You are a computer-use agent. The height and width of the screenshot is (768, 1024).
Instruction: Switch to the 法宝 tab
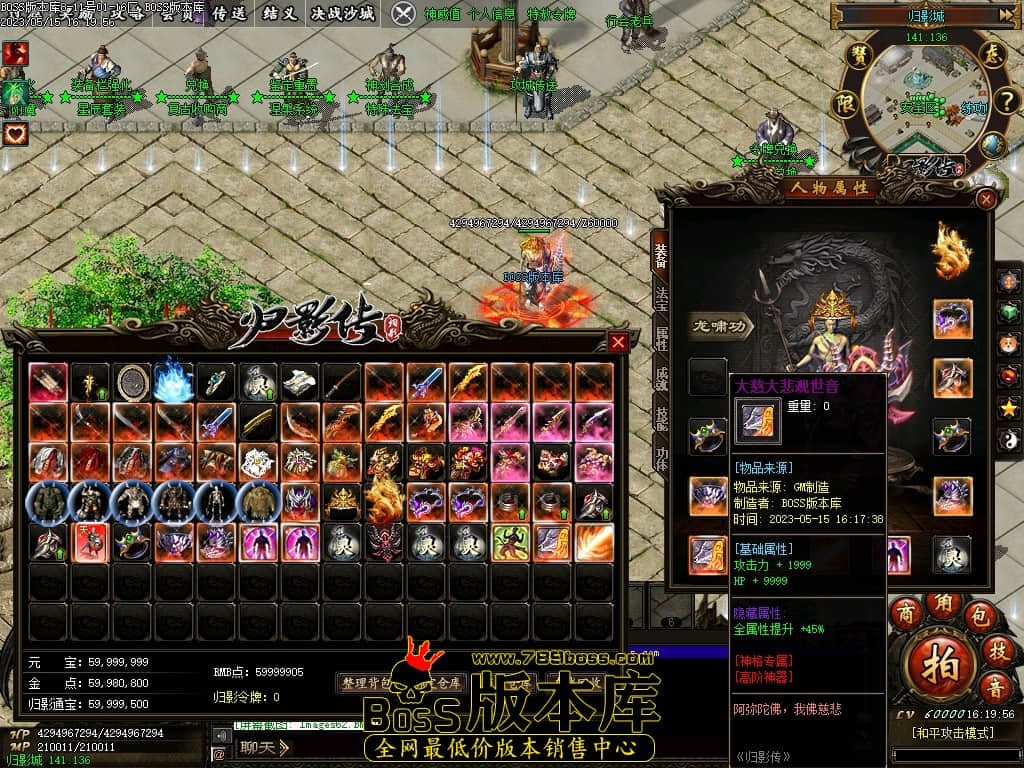[x=661, y=299]
